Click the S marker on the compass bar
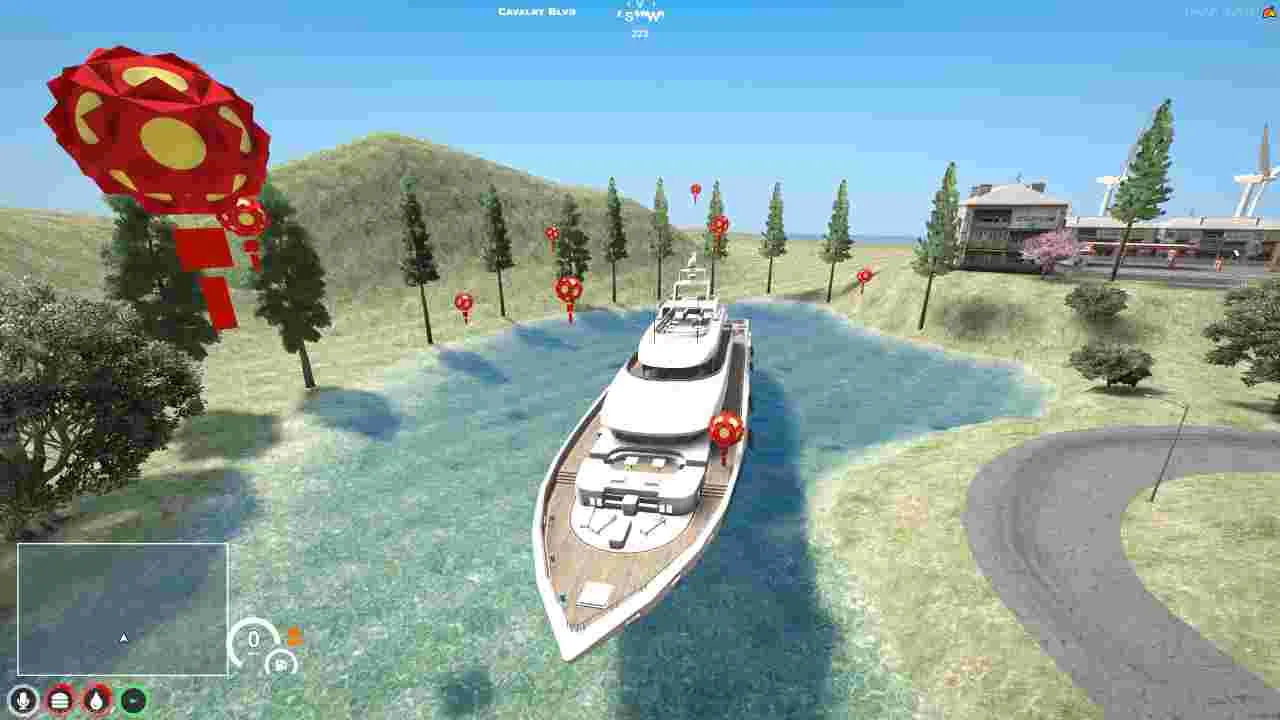This screenshot has height=720, width=1280. [x=627, y=15]
